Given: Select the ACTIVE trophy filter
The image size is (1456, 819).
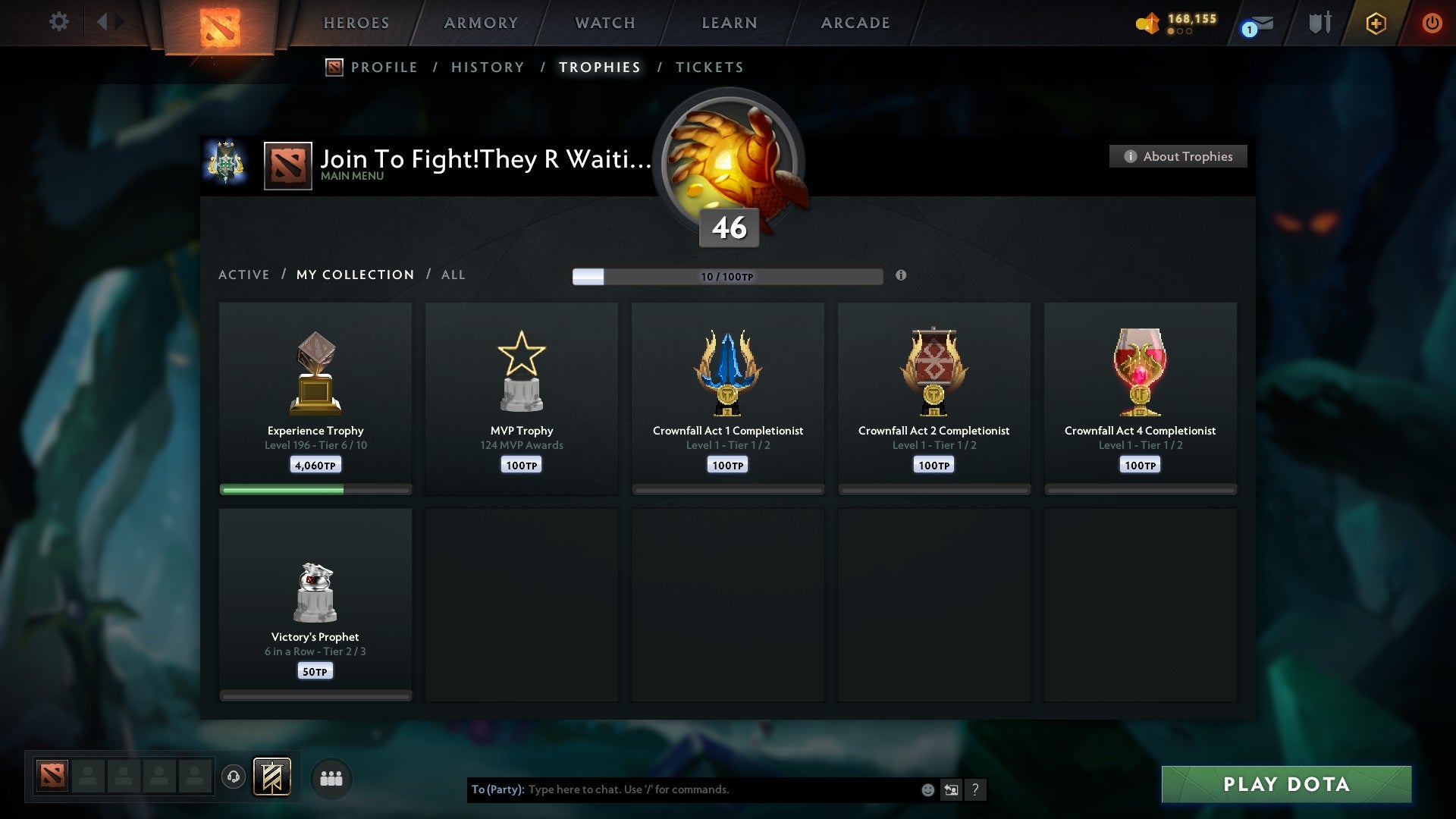Looking at the screenshot, I should point(244,275).
